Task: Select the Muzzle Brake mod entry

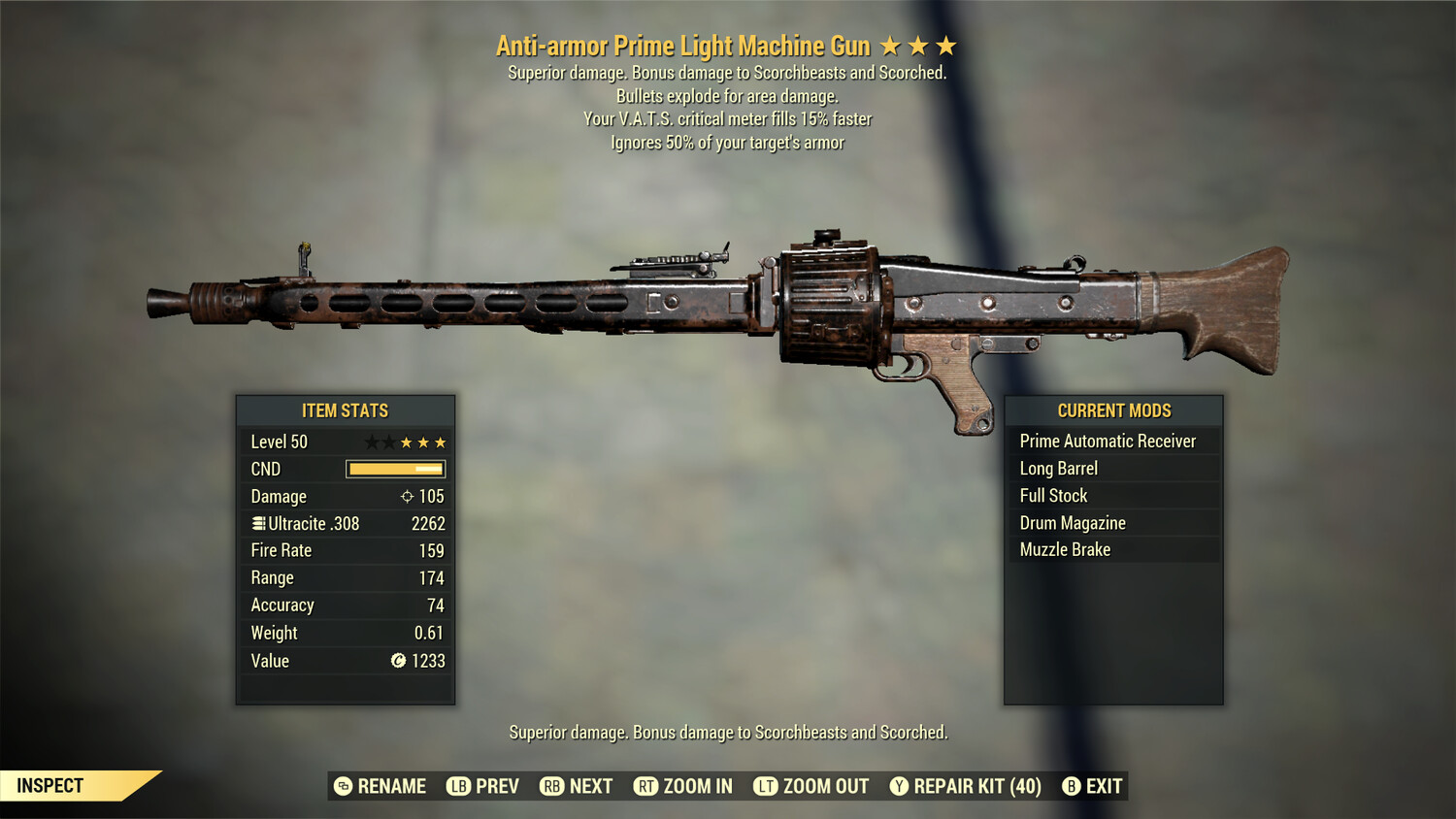Action: (x=1065, y=549)
